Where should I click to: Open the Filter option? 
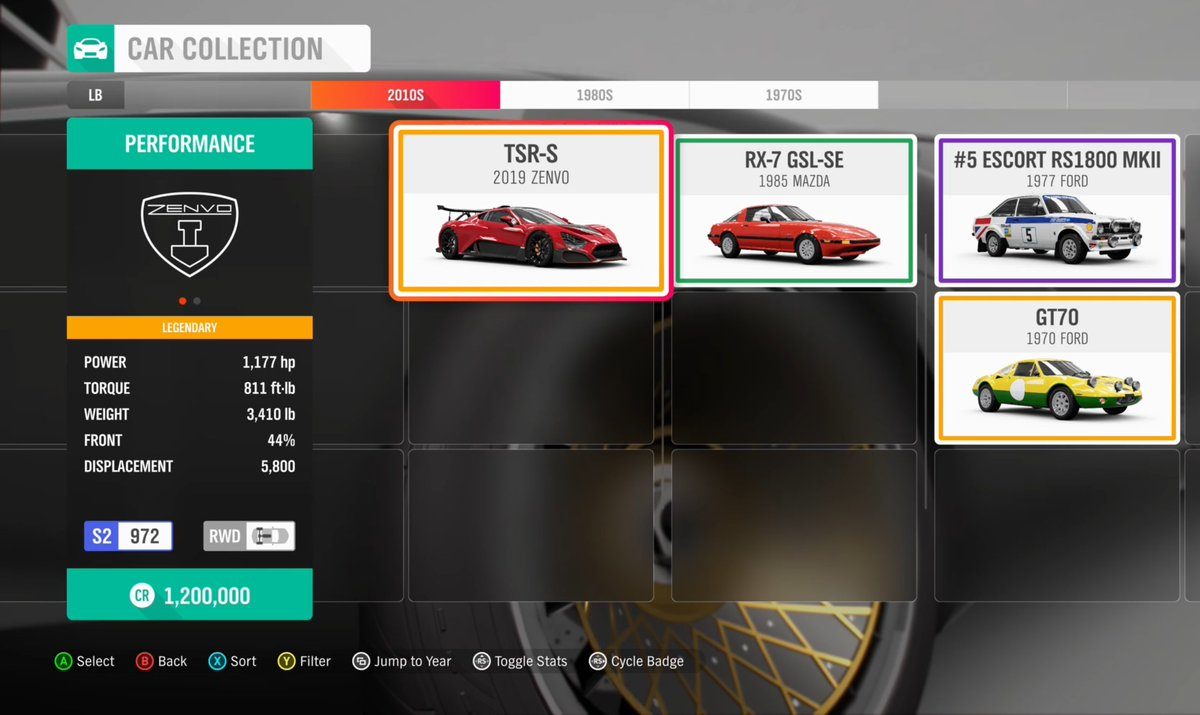[305, 661]
